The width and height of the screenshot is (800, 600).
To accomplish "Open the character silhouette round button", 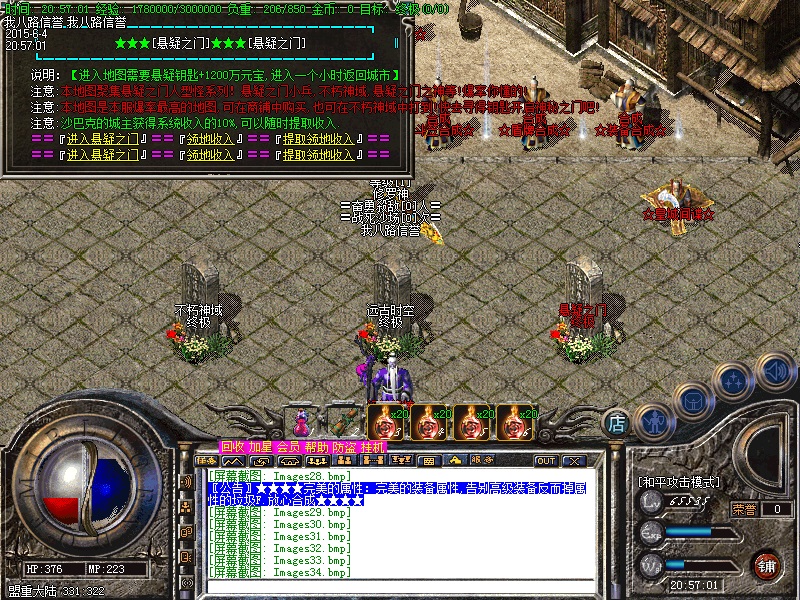I will point(653,420).
